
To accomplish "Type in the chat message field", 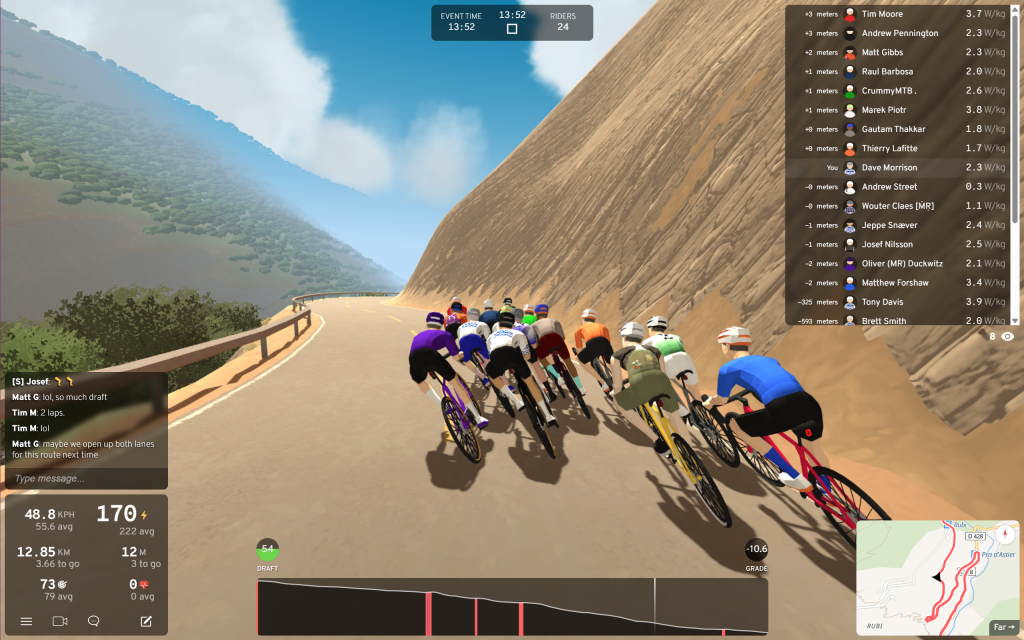I will [x=85, y=479].
